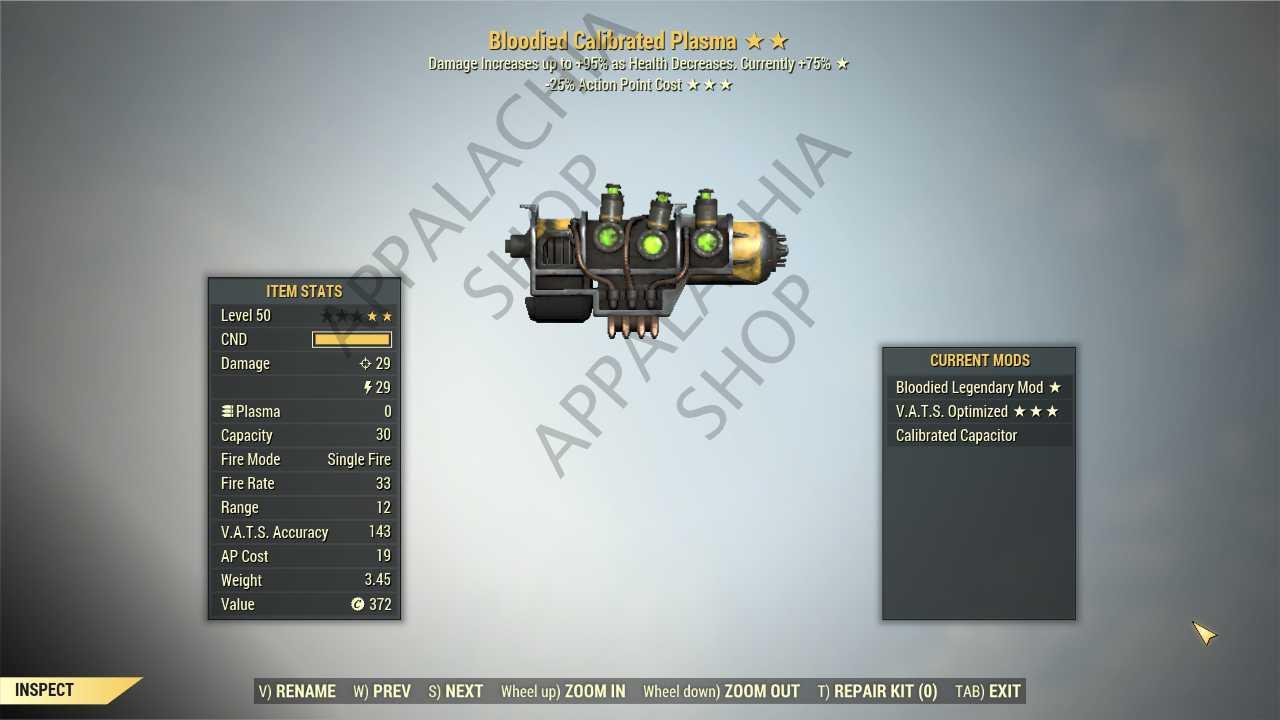Select the Calibrated Capacitor mod entry
1280x720 pixels.
955,435
